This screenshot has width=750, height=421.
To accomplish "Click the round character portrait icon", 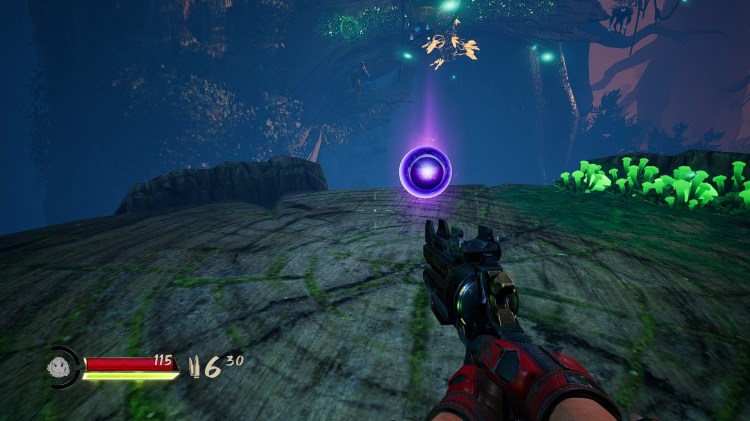I will coord(60,366).
